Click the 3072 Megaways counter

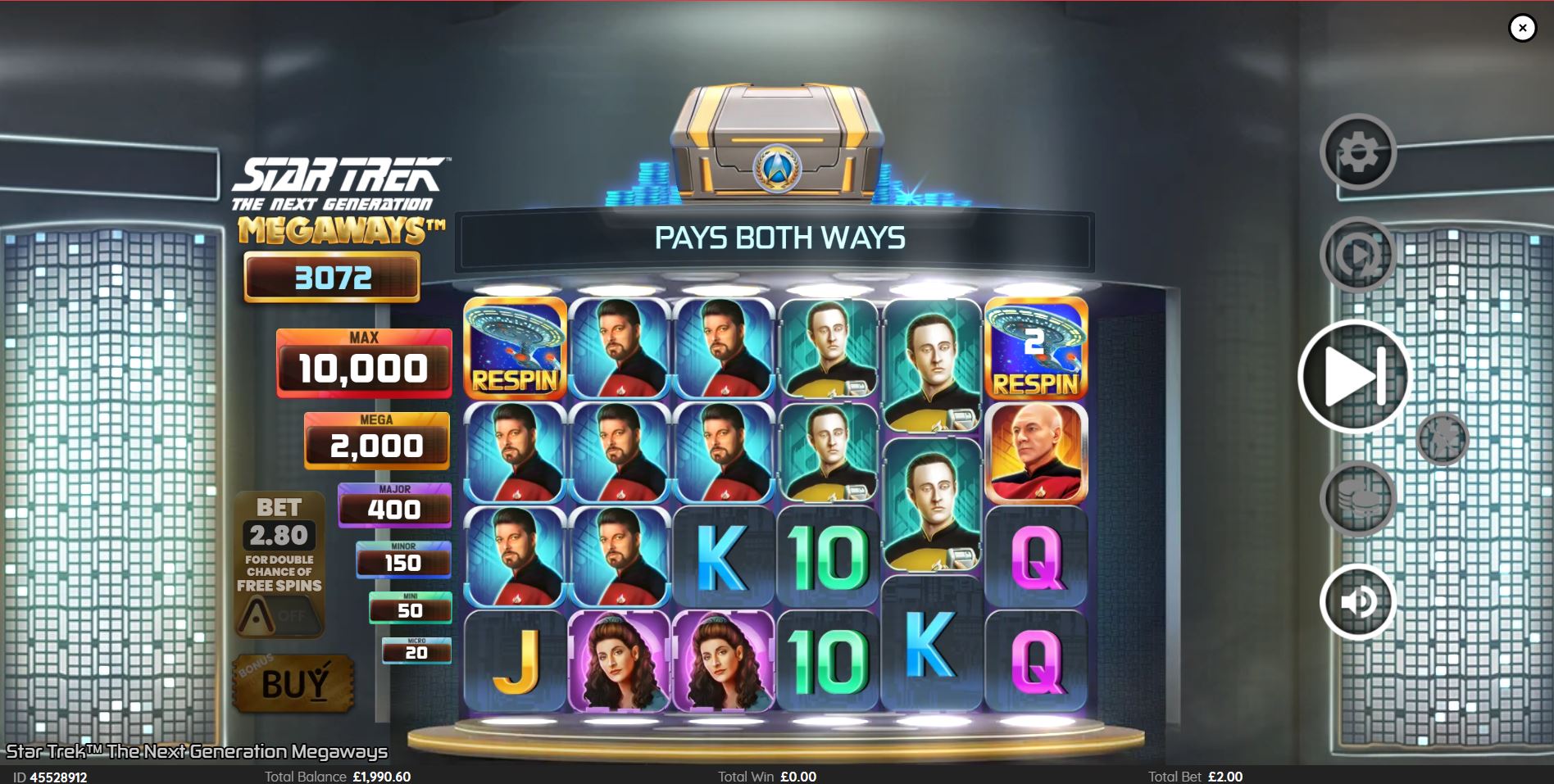click(331, 278)
